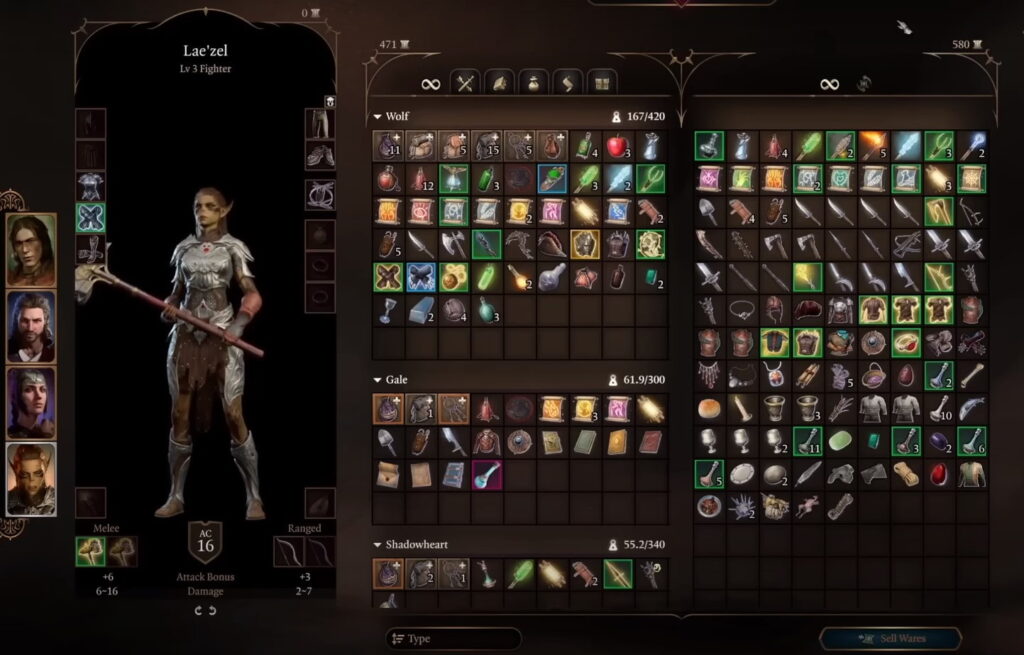This screenshot has width=1024, height=655.
Task: Click the Sell Wares button
Action: click(x=890, y=638)
